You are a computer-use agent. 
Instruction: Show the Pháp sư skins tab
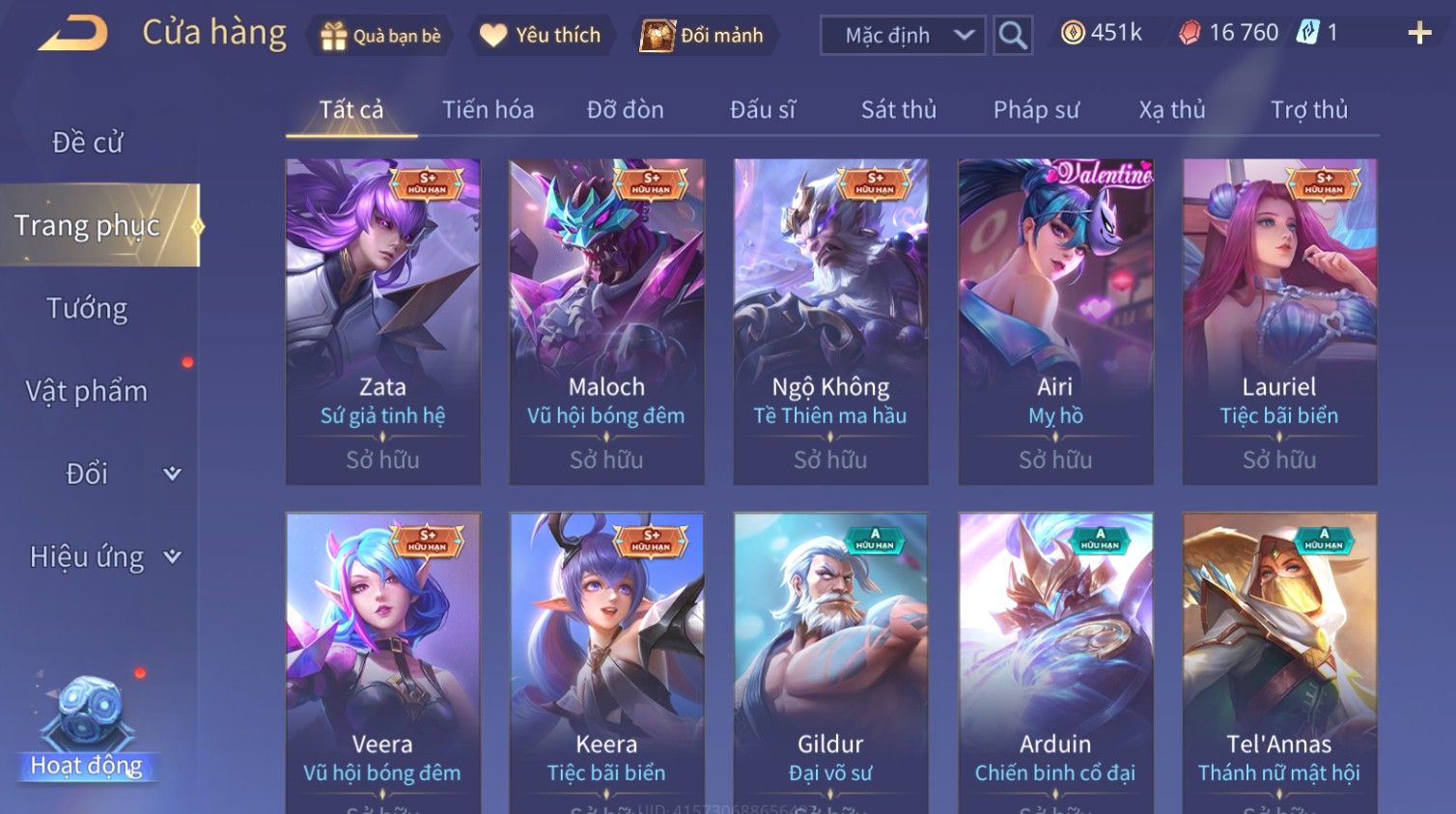click(x=1036, y=110)
